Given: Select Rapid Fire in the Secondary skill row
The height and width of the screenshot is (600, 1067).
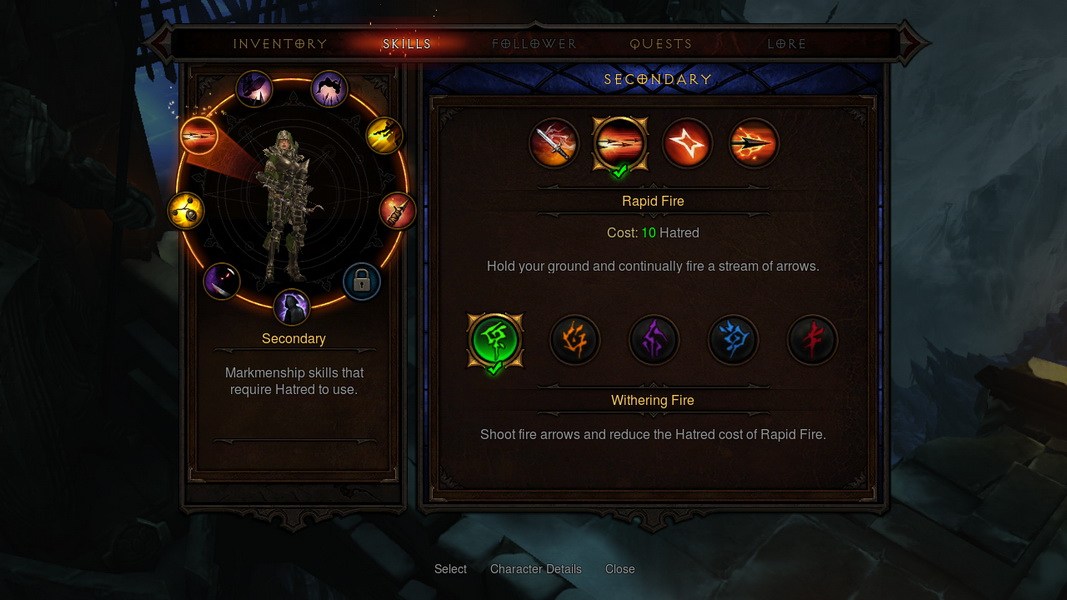Looking at the screenshot, I should (x=620, y=143).
